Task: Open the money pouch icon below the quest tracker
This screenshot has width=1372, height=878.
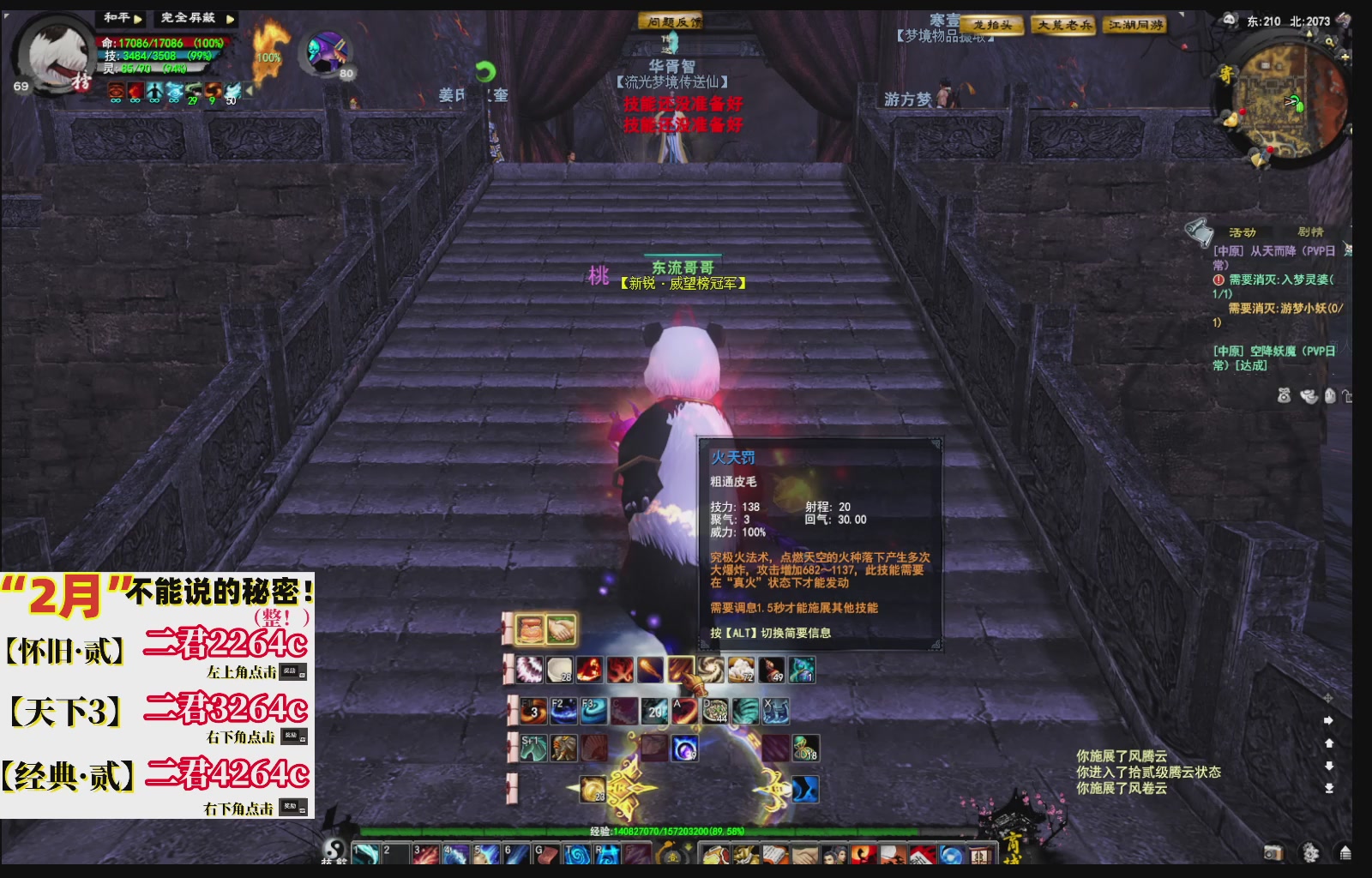Action: pyautogui.click(x=1284, y=397)
